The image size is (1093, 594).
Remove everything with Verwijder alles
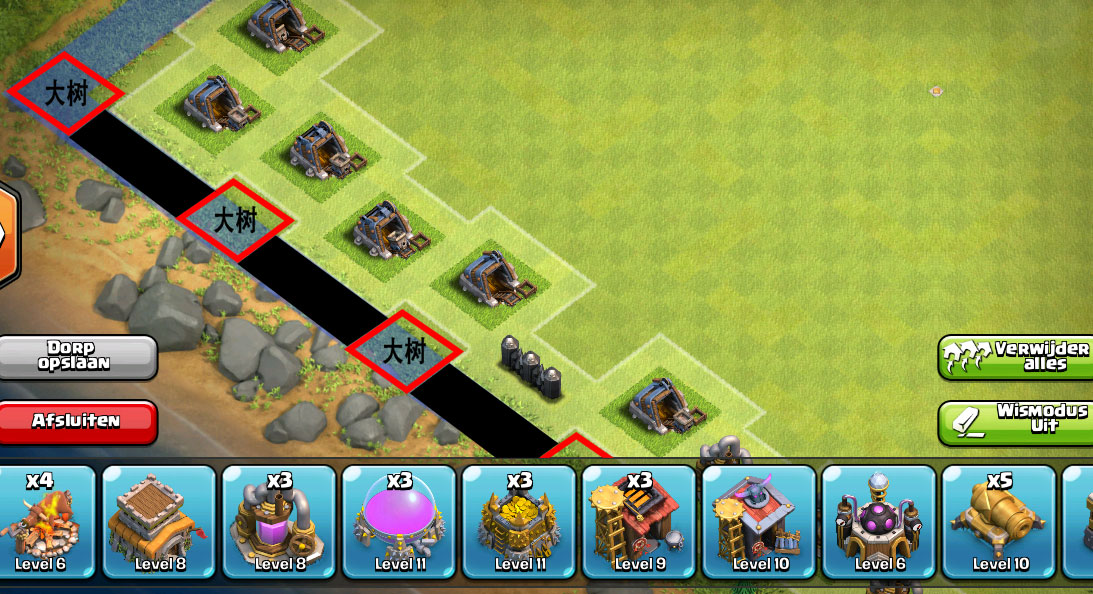click(1016, 357)
